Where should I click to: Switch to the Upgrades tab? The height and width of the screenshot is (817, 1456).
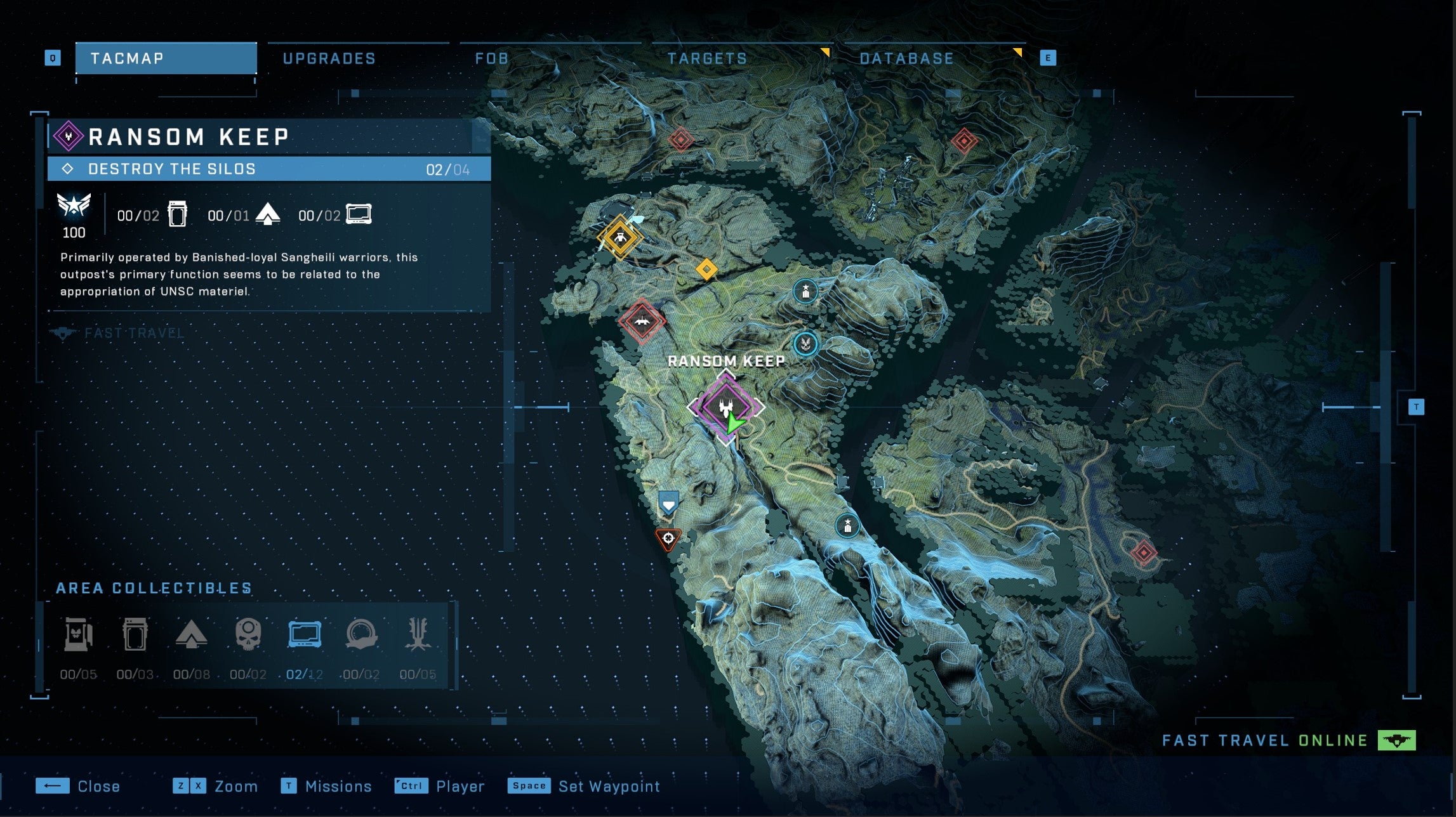click(x=330, y=58)
